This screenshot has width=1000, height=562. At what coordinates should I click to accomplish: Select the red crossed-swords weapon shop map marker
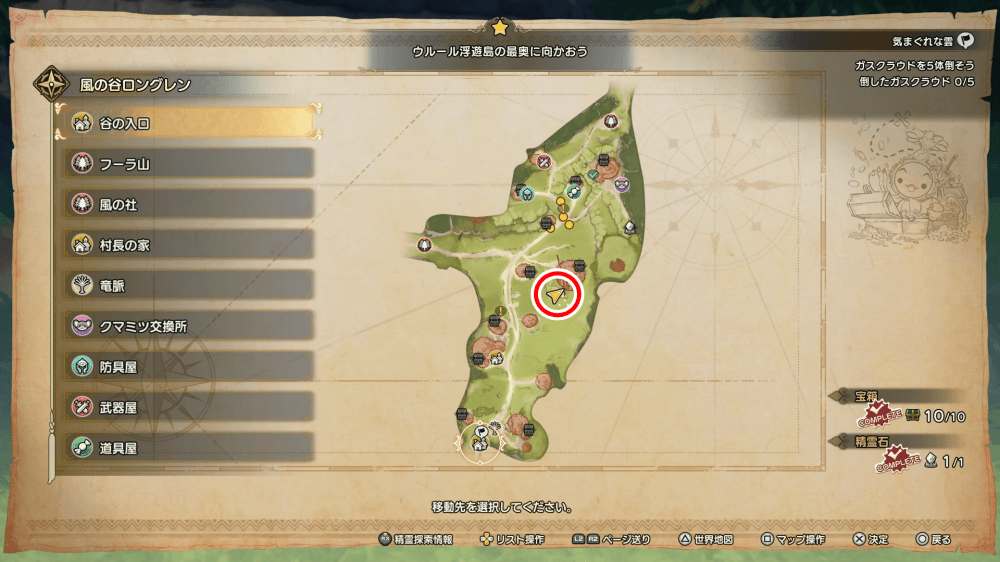pyautogui.click(x=543, y=161)
